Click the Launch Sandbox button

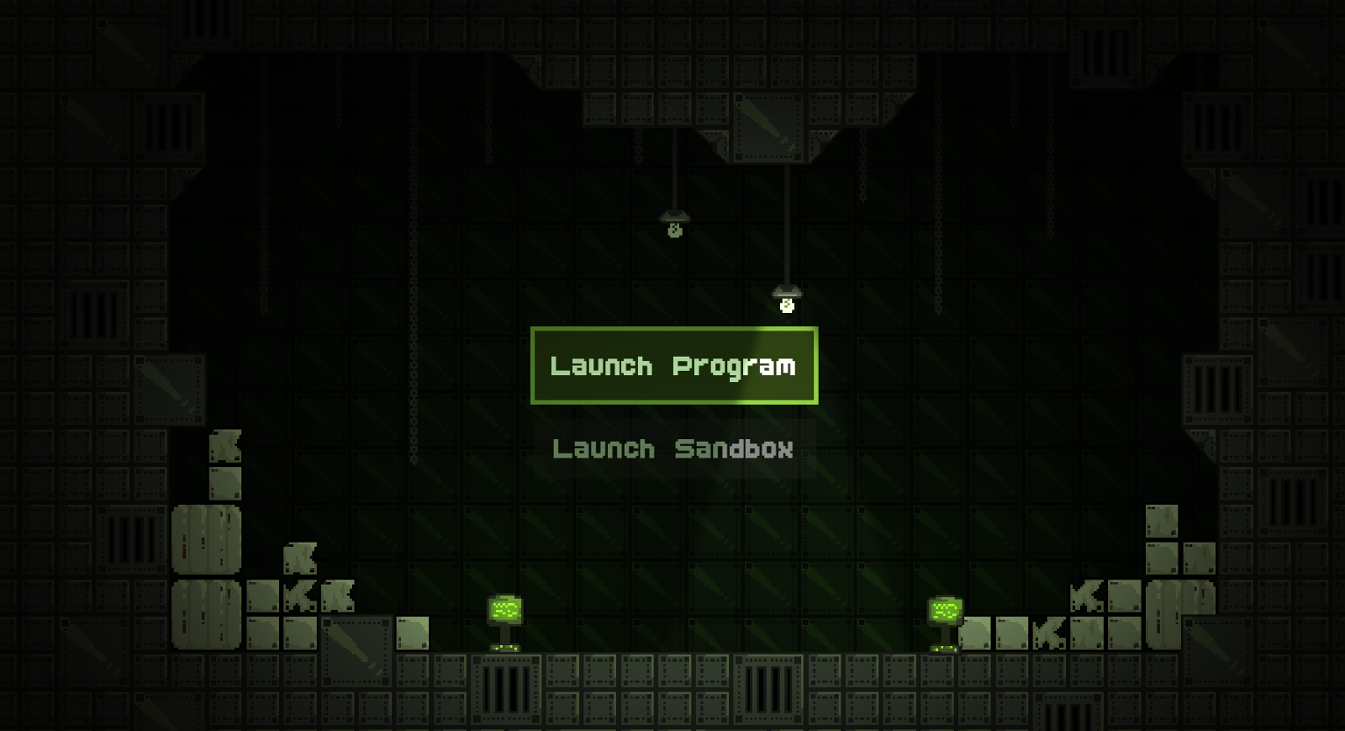(x=673, y=449)
